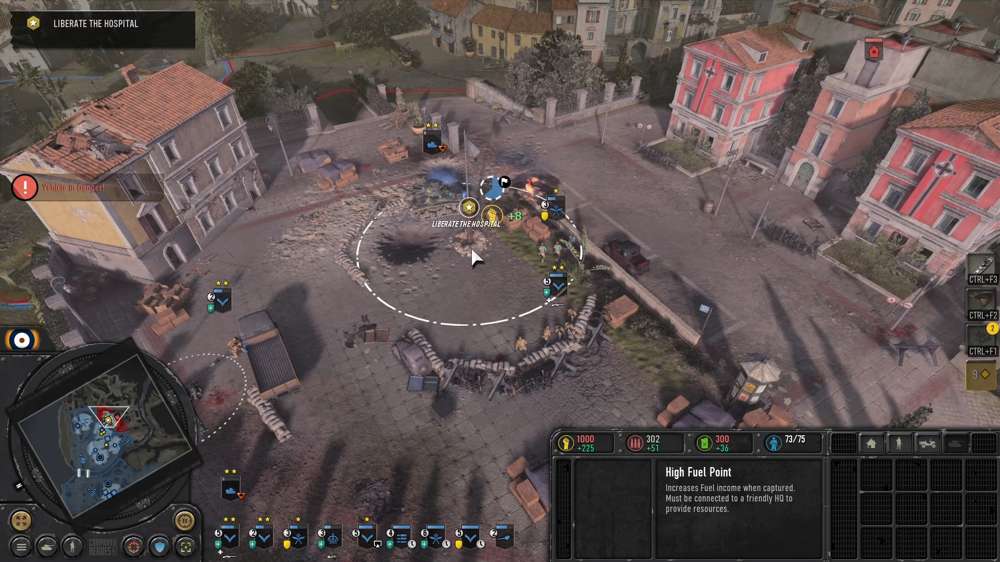Click the red house marker at the screen's top edge
This screenshot has height=562, width=1000.
[874, 50]
